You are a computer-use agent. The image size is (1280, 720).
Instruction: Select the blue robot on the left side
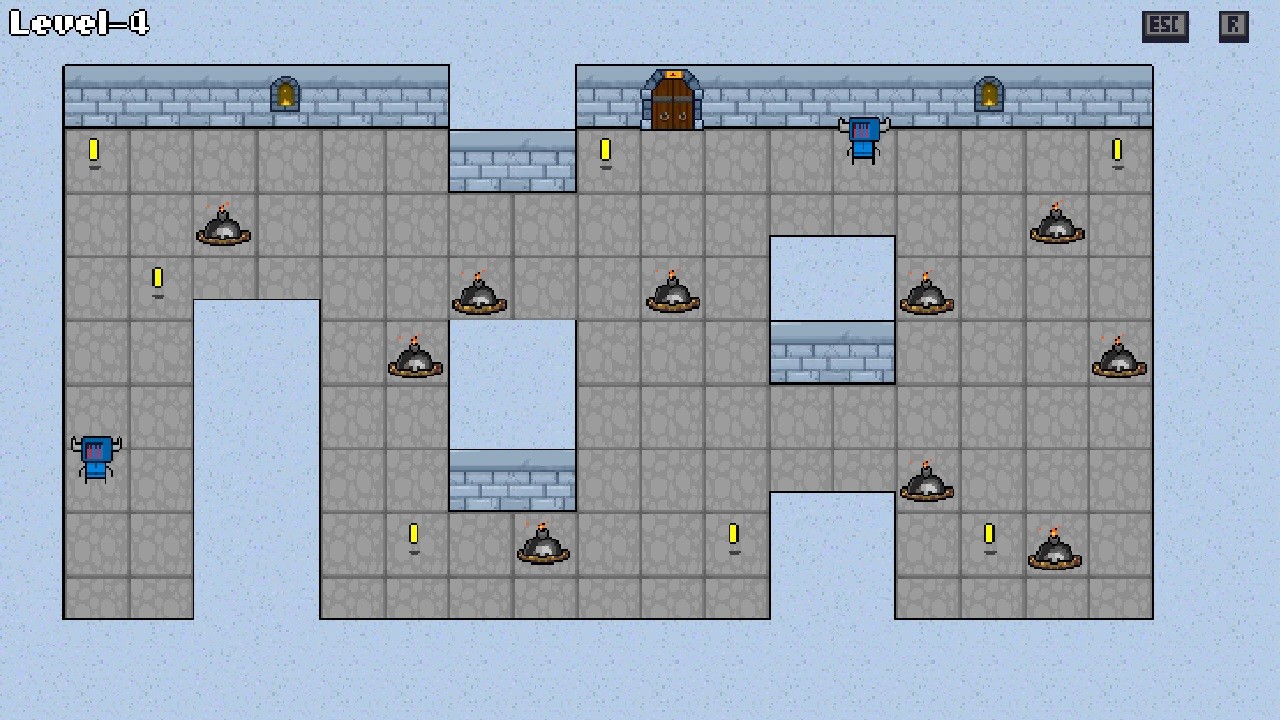(x=95, y=455)
